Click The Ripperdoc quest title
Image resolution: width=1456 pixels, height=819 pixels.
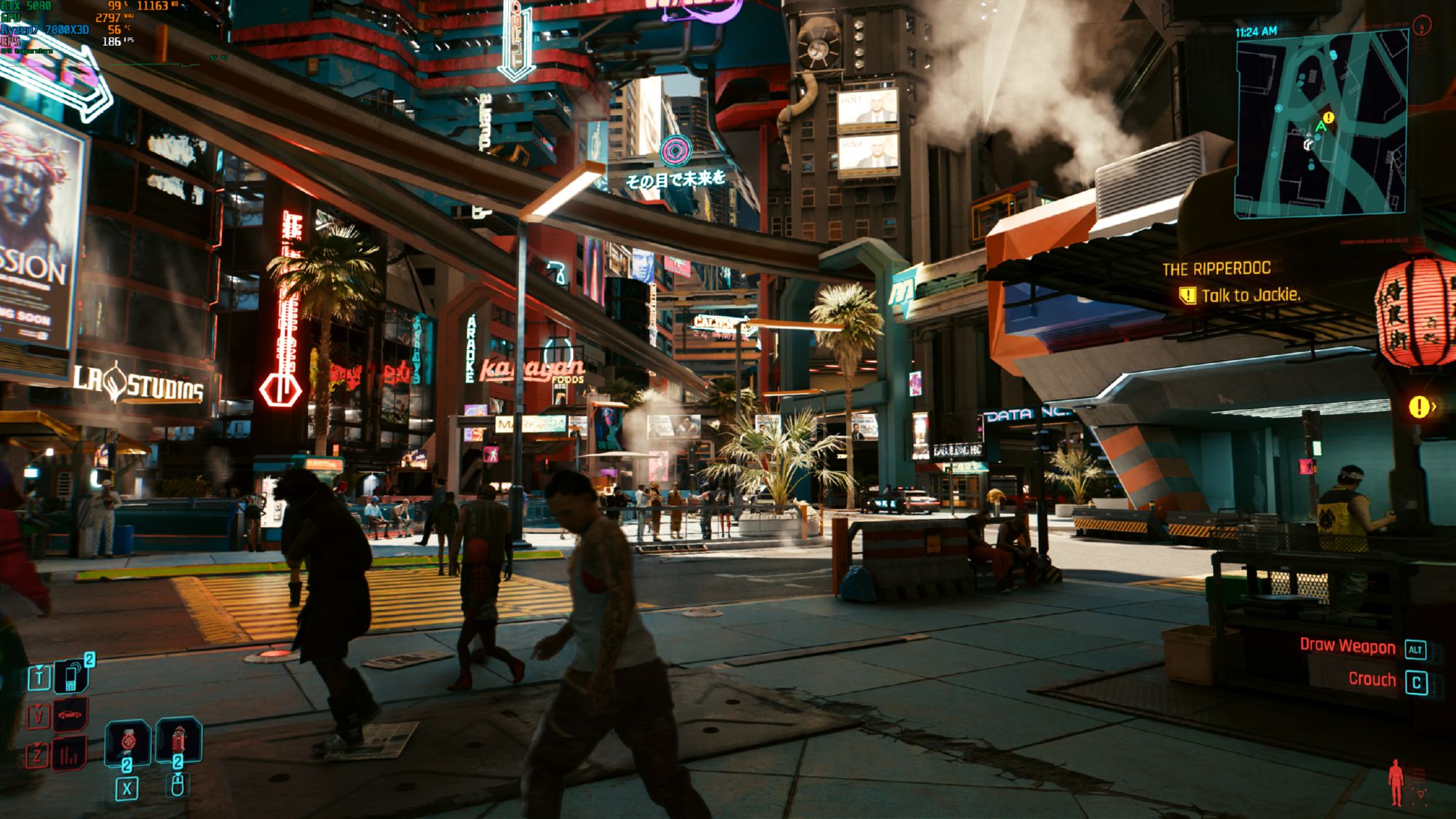pos(1216,269)
